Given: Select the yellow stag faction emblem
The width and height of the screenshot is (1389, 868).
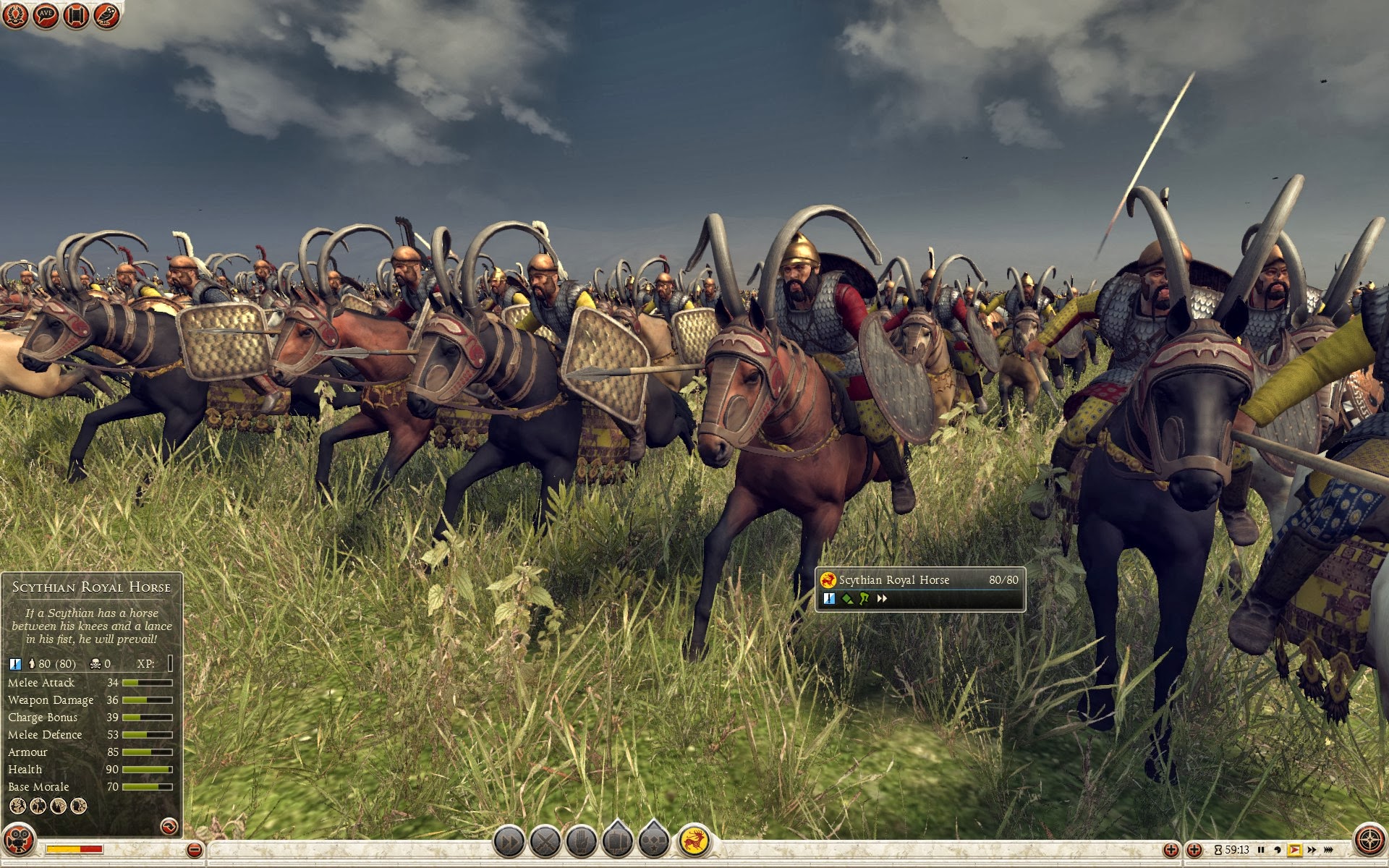Looking at the screenshot, I should click(x=694, y=841).
